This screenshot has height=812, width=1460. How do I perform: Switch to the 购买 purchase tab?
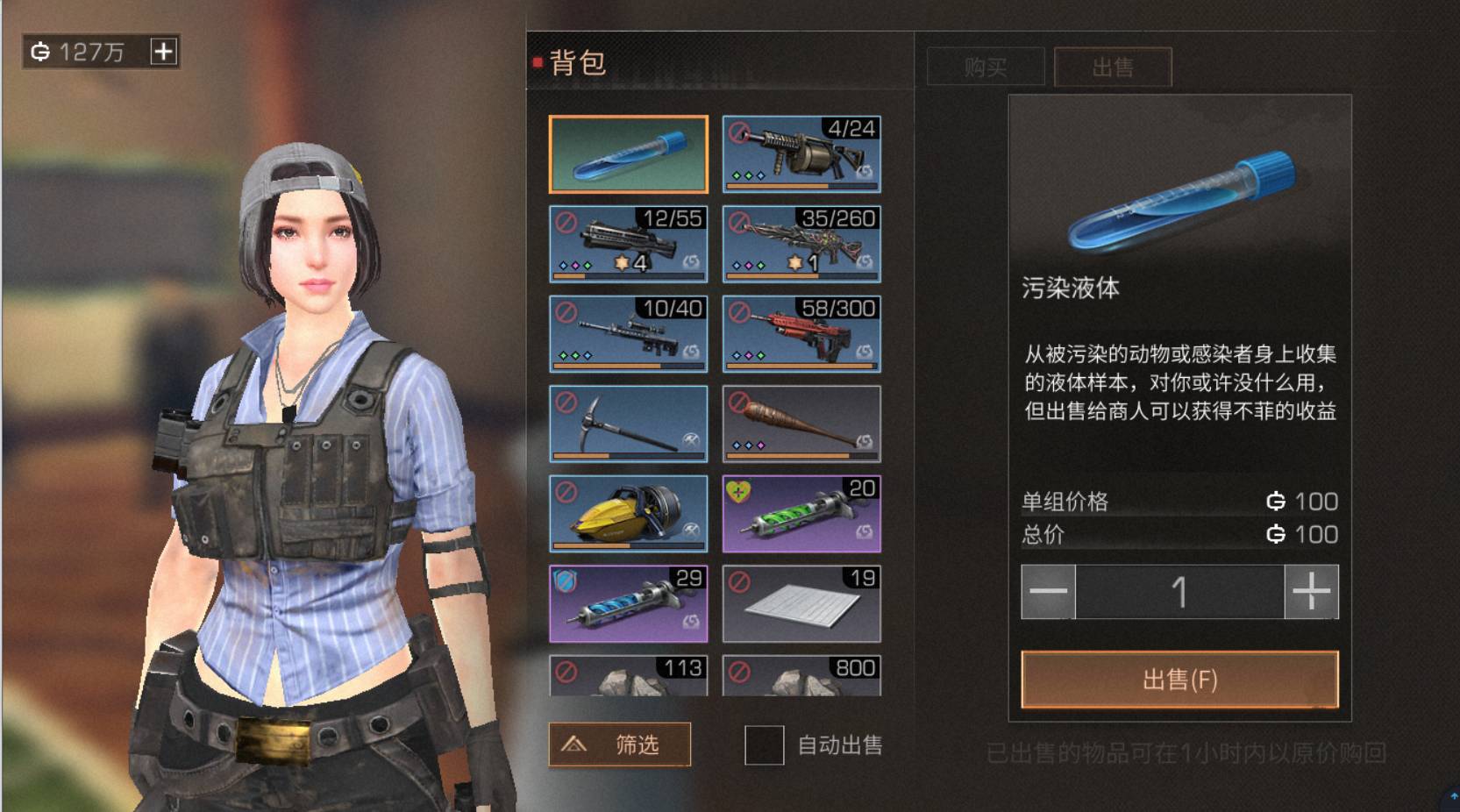[984, 68]
